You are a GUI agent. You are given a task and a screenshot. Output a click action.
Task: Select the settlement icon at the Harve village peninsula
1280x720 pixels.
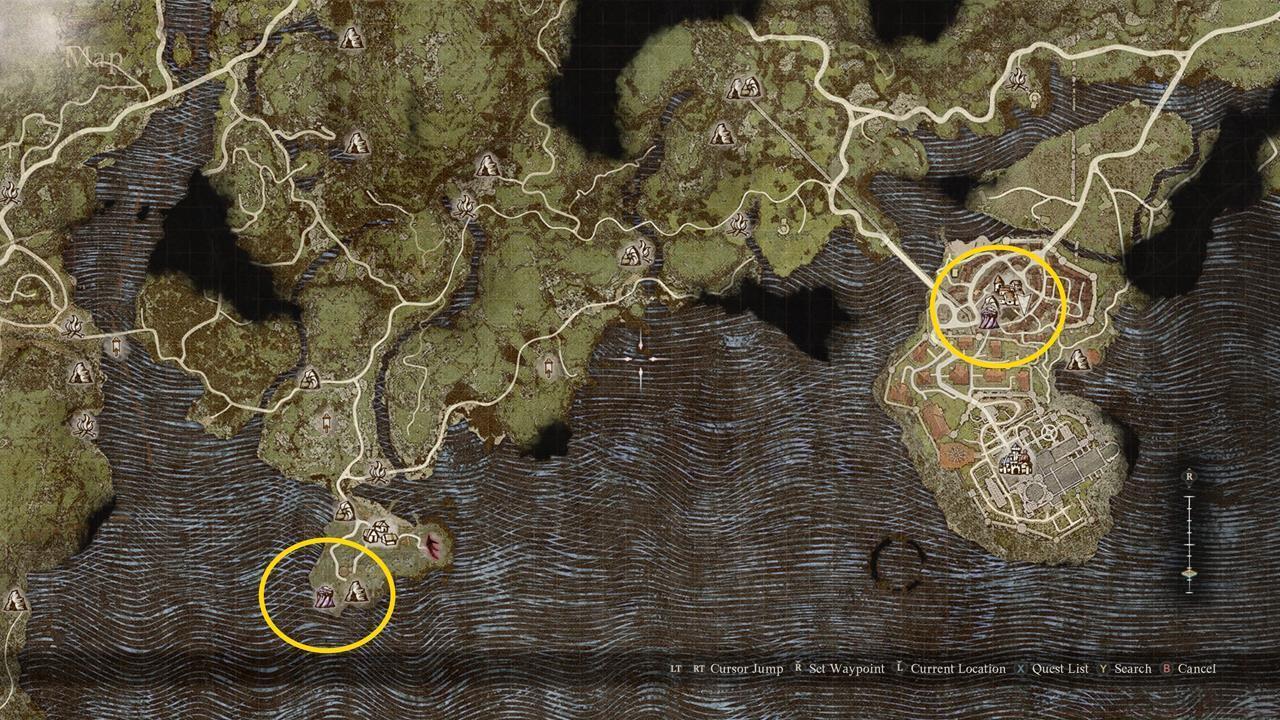380,533
